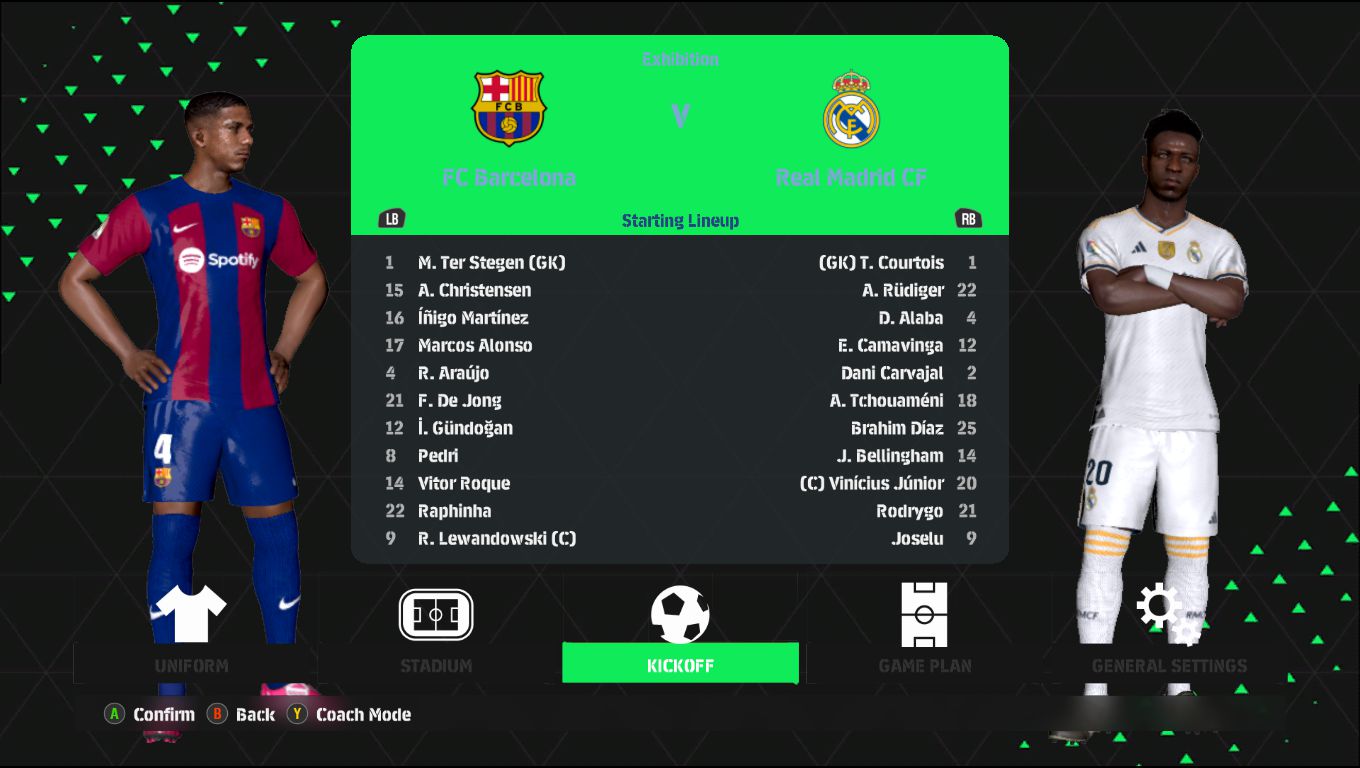Select Pedri in Barcelona's lineup
Image resolution: width=1360 pixels, height=768 pixels.
tap(438, 456)
